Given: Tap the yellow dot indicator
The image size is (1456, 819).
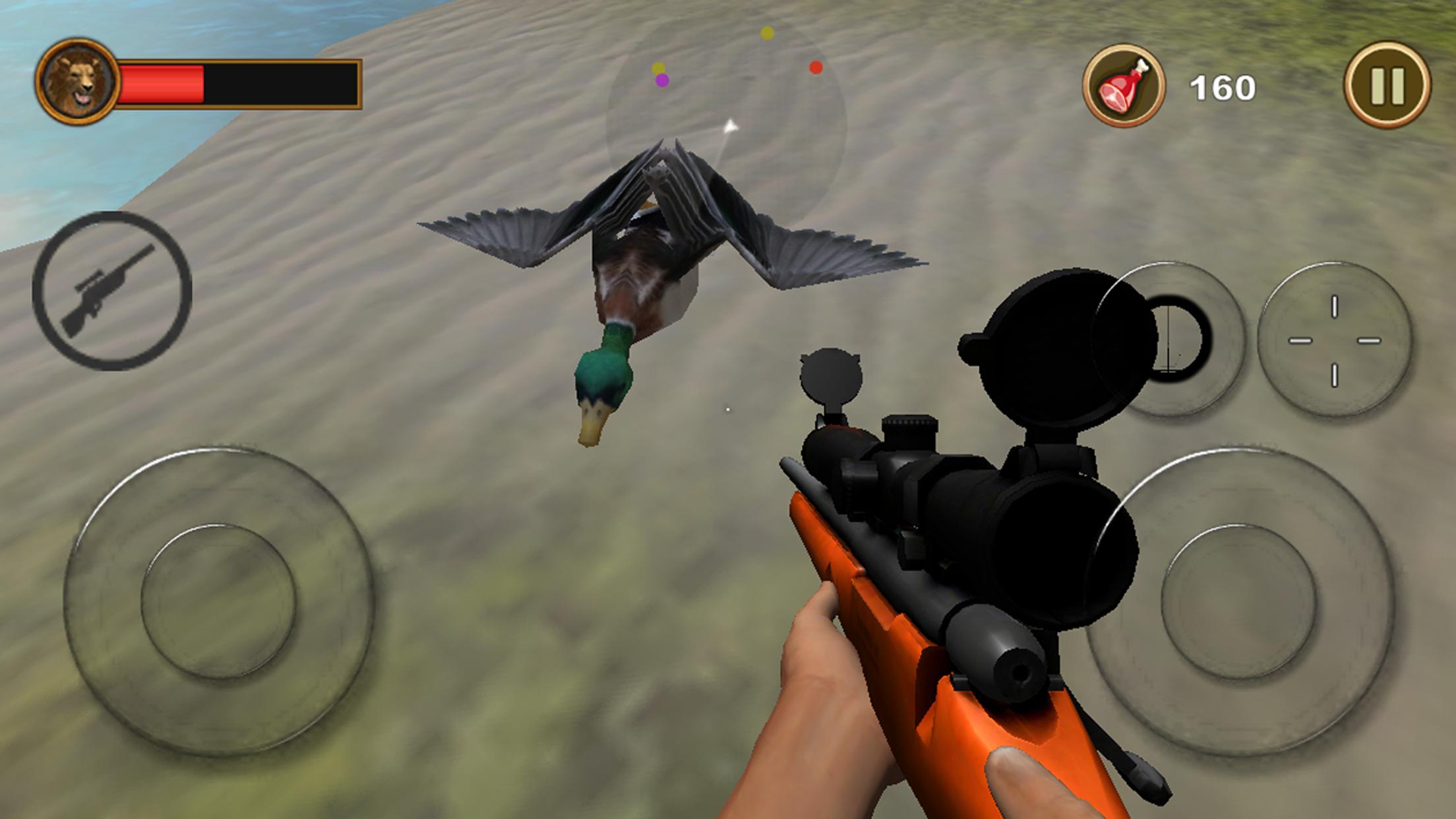Looking at the screenshot, I should coord(767,32).
